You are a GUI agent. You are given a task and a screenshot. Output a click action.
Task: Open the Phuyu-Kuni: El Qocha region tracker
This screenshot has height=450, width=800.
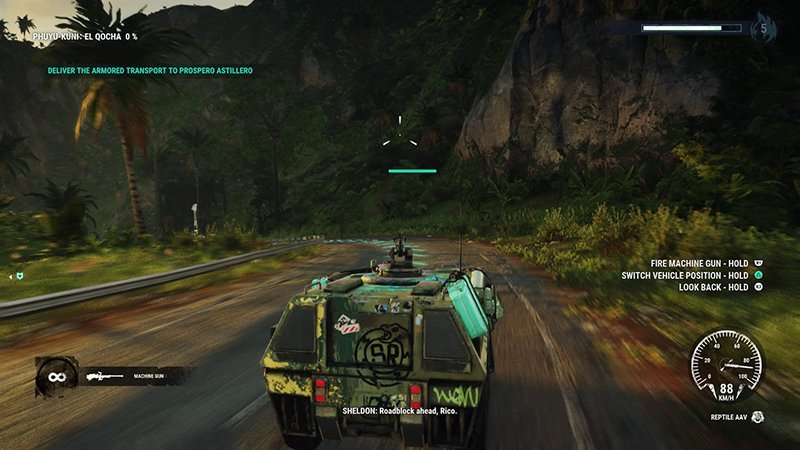83,37
